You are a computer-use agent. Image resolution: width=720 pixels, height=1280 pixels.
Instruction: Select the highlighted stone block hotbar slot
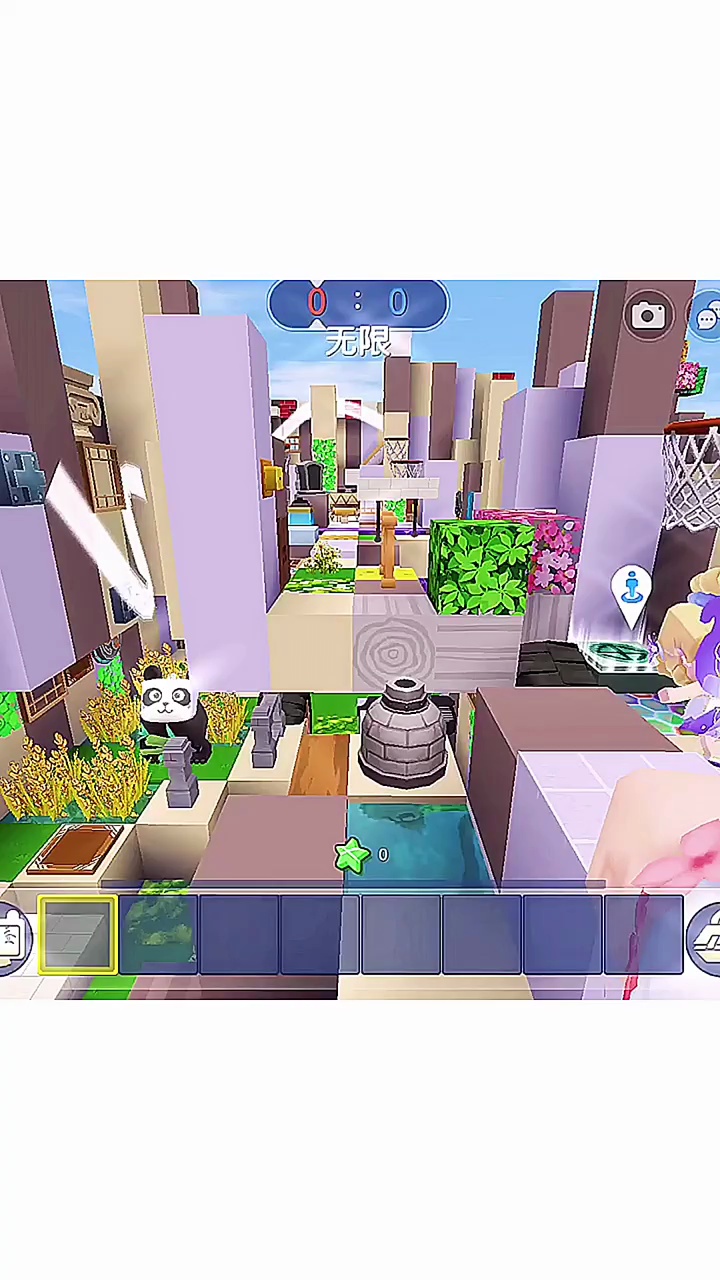(78, 935)
